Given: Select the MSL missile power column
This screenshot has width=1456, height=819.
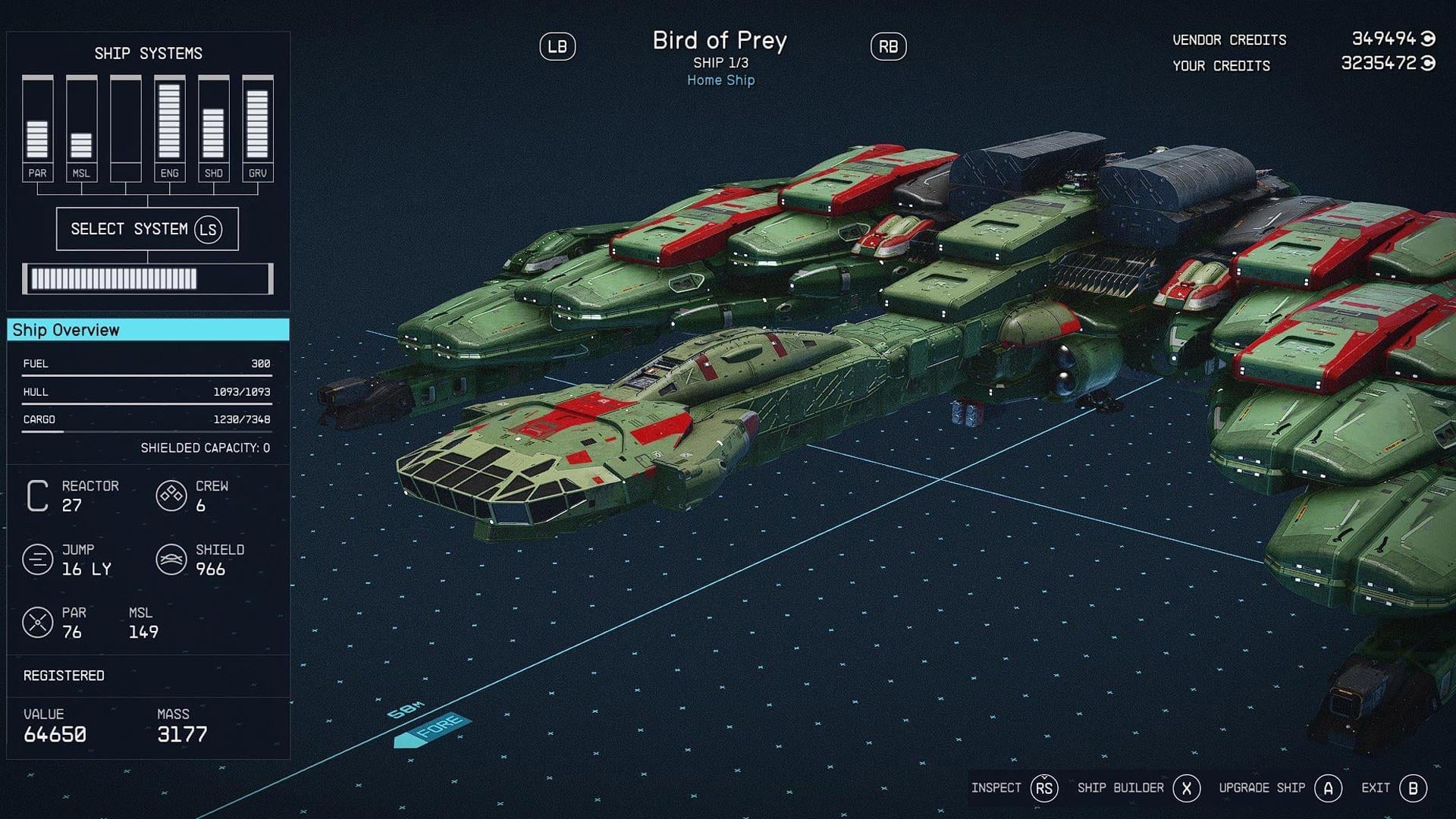Looking at the screenshot, I should [x=81, y=127].
